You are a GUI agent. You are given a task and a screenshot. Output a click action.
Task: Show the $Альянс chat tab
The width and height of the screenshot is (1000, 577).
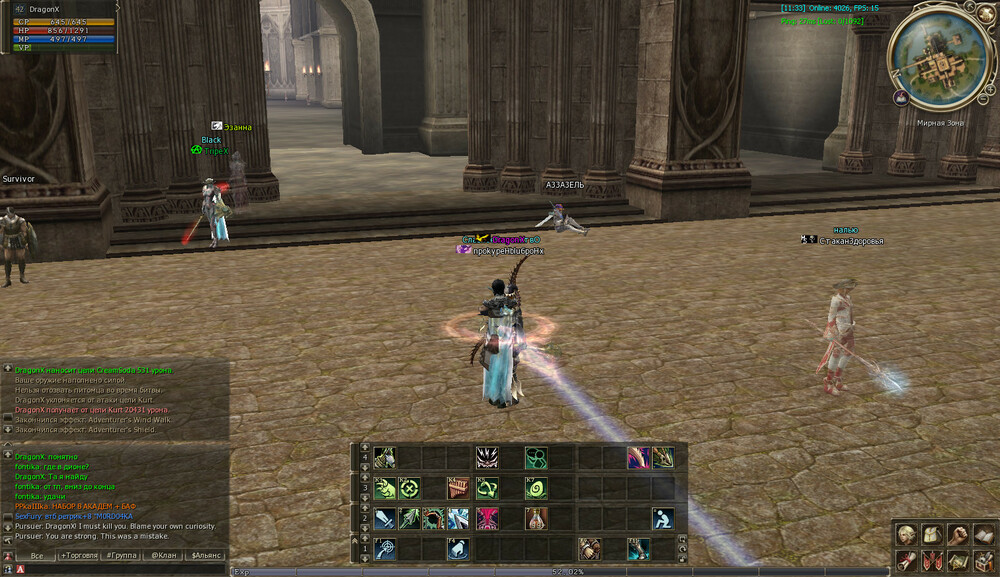tap(206, 555)
